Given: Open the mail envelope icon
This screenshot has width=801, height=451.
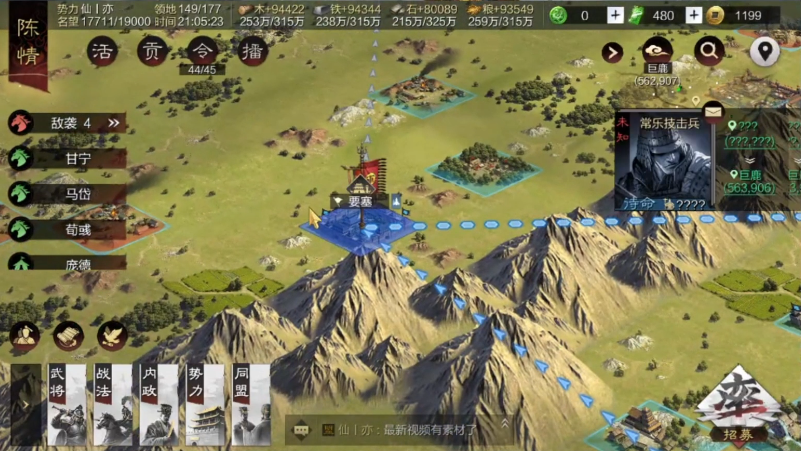Looking at the screenshot, I should [713, 109].
